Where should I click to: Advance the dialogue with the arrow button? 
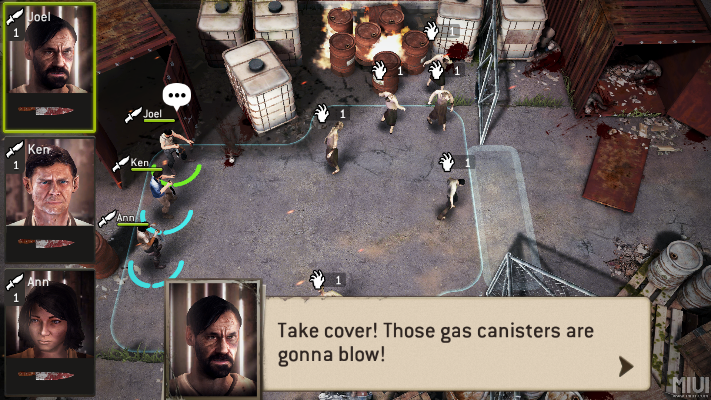pyautogui.click(x=626, y=366)
